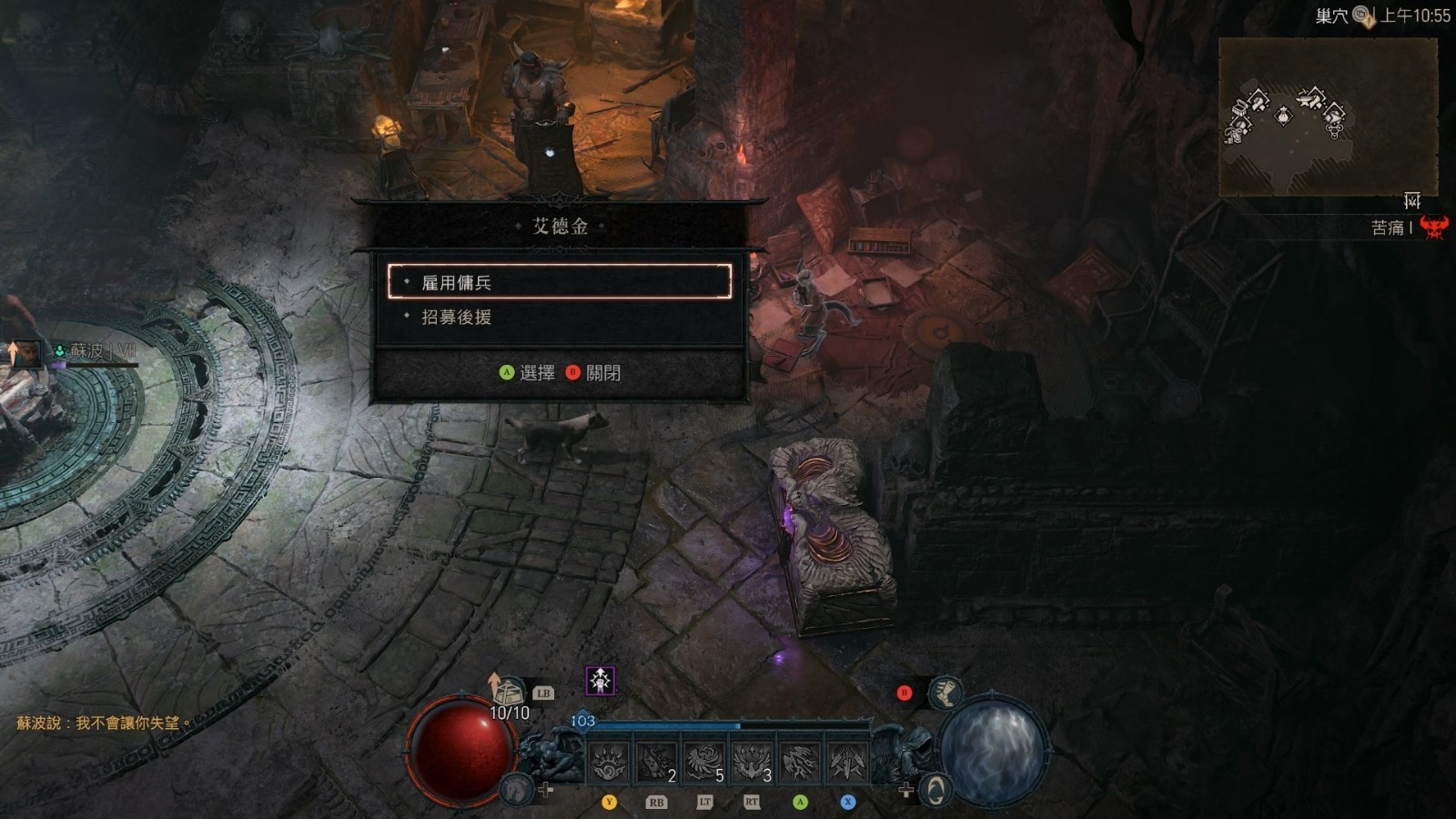The height and width of the screenshot is (819, 1456).
Task: Activate the winged skill showing charge 3
Action: tap(752, 763)
